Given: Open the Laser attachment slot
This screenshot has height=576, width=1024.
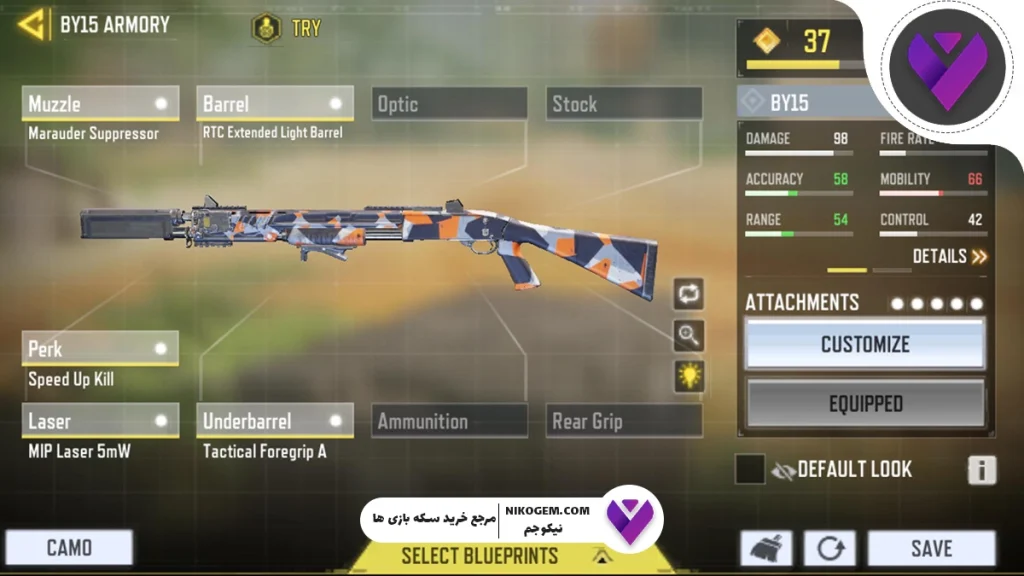Looking at the screenshot, I should pyautogui.click(x=99, y=421).
